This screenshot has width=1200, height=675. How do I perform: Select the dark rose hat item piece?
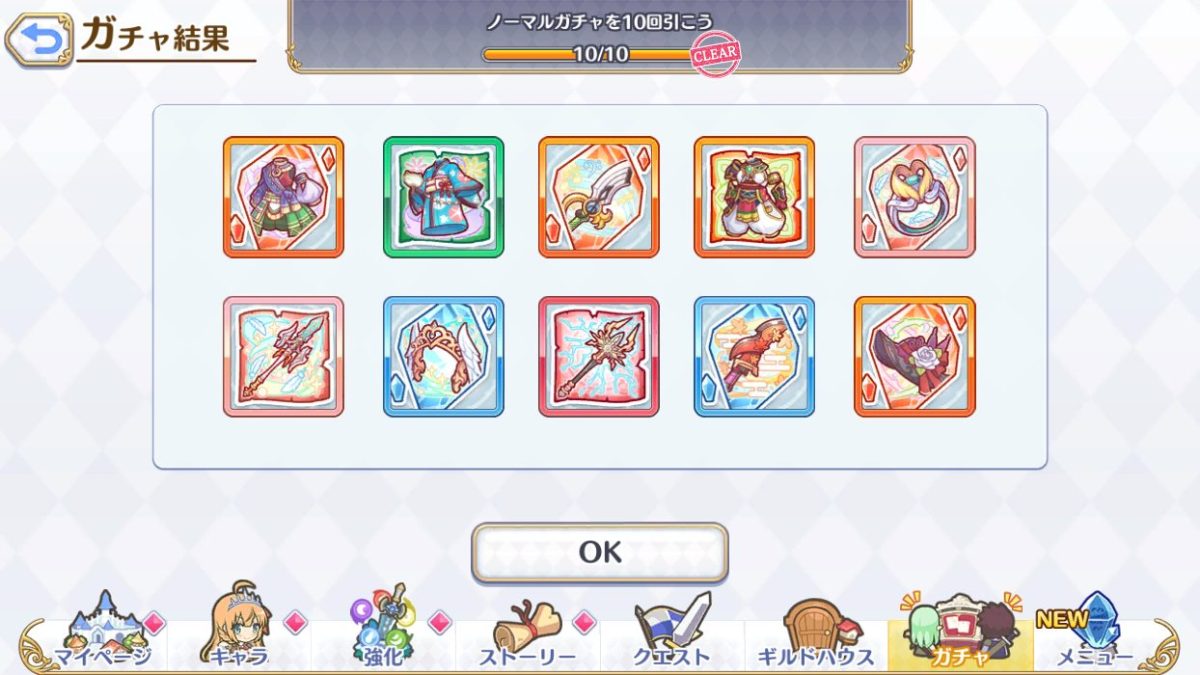coord(914,357)
